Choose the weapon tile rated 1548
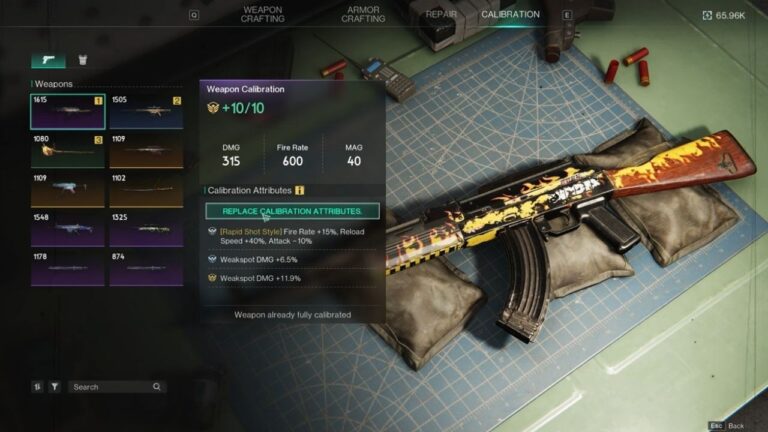This screenshot has width=768, height=432. [68, 228]
